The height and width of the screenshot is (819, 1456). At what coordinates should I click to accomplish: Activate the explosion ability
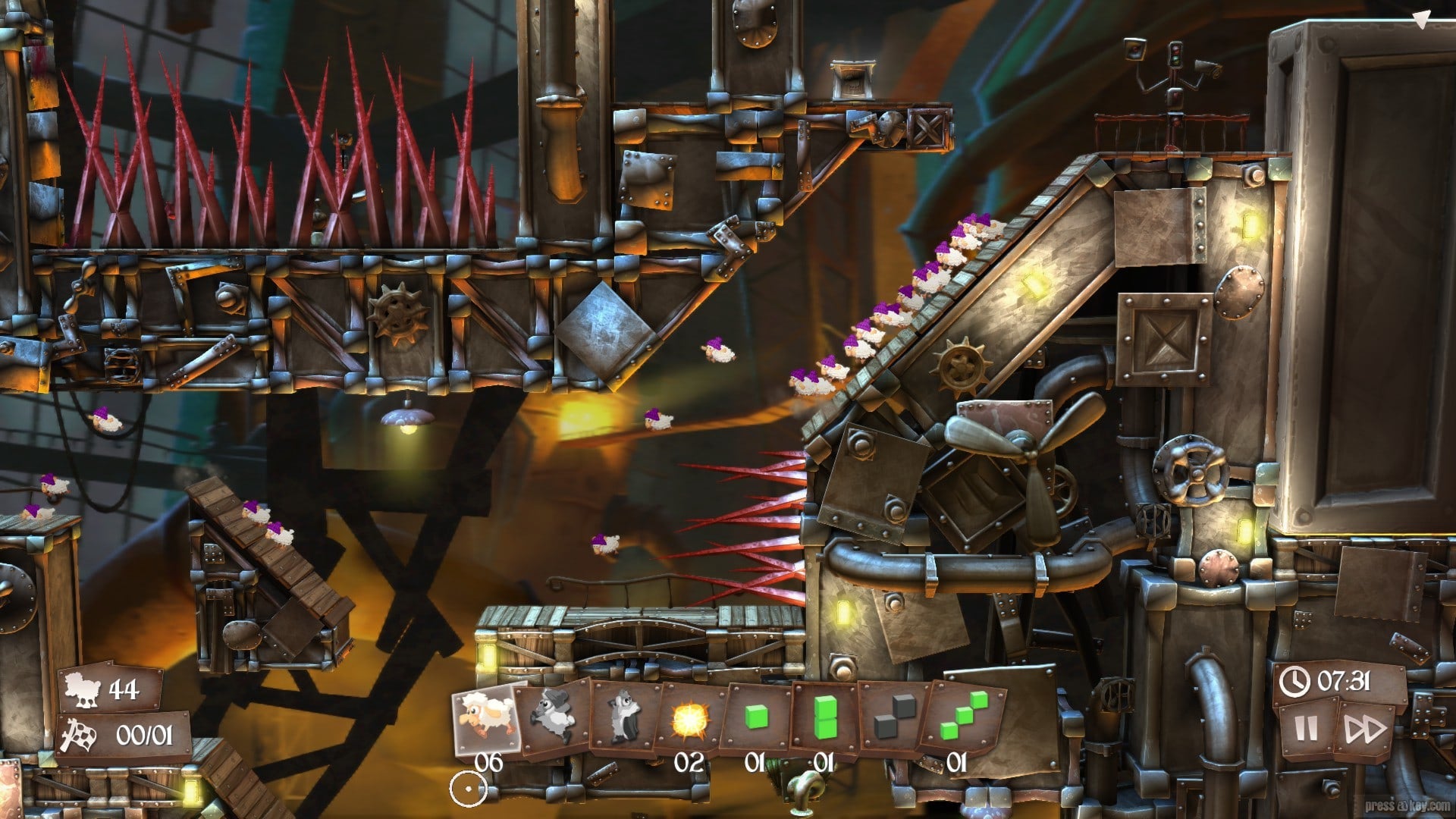pyautogui.click(x=691, y=717)
